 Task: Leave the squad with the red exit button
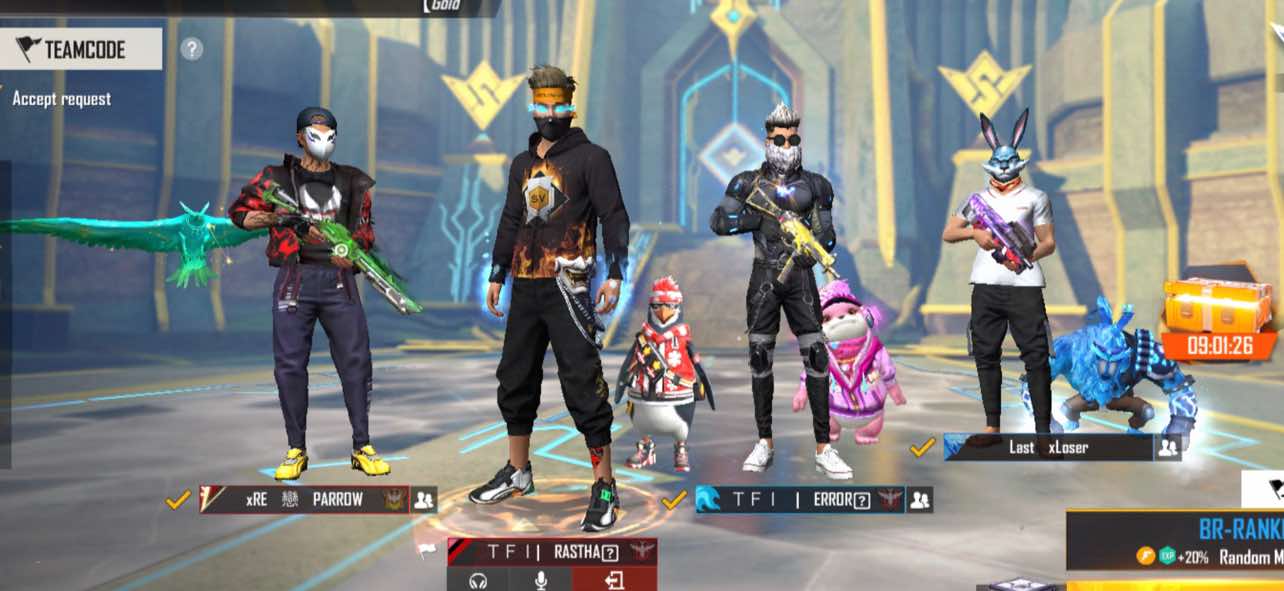[614, 580]
